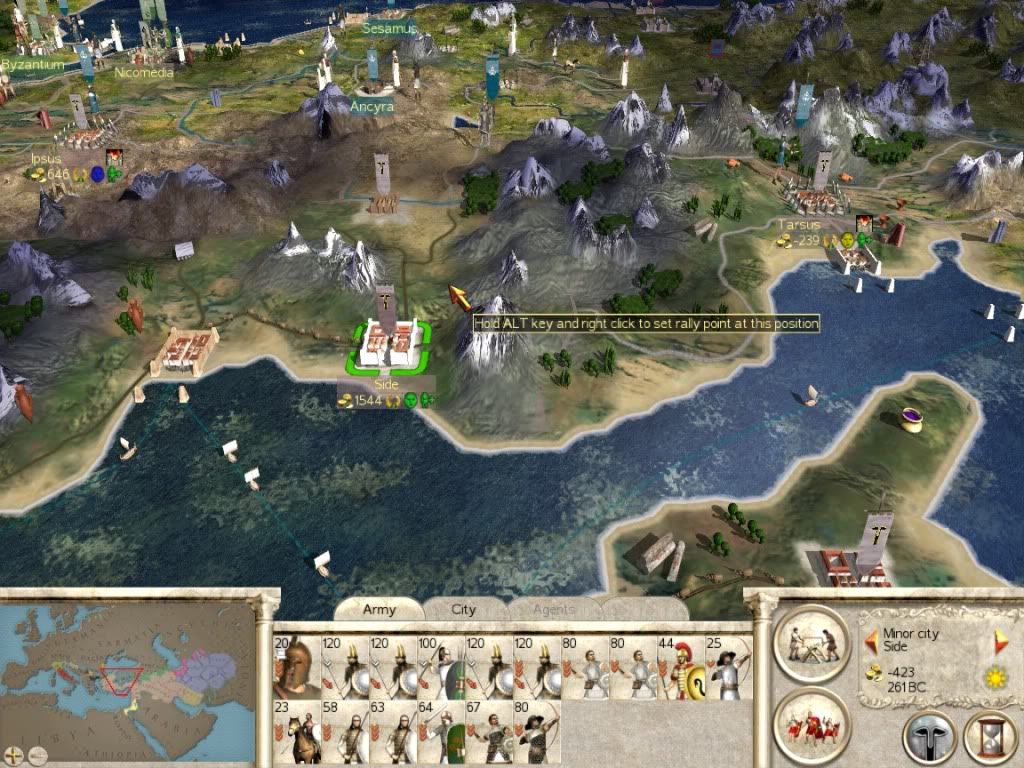Click the unit card with 58 men

click(x=345, y=733)
